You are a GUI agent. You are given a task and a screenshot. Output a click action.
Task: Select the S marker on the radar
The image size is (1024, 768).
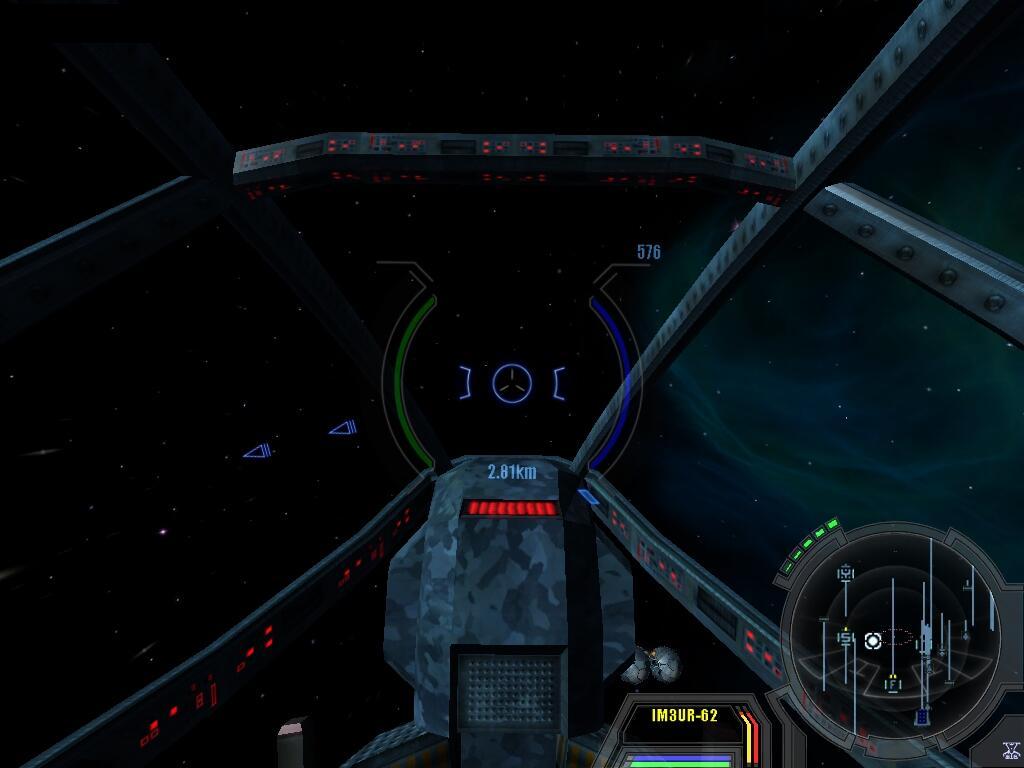click(846, 638)
